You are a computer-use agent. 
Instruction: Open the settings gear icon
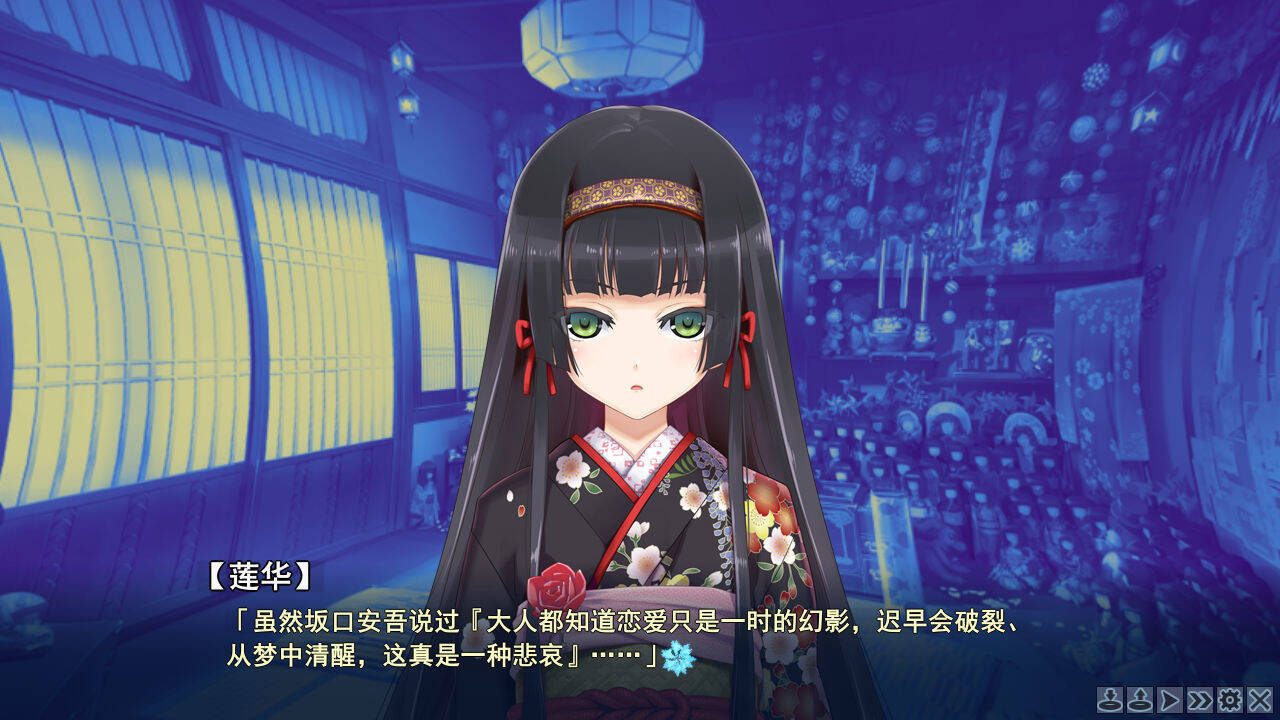tap(1231, 702)
